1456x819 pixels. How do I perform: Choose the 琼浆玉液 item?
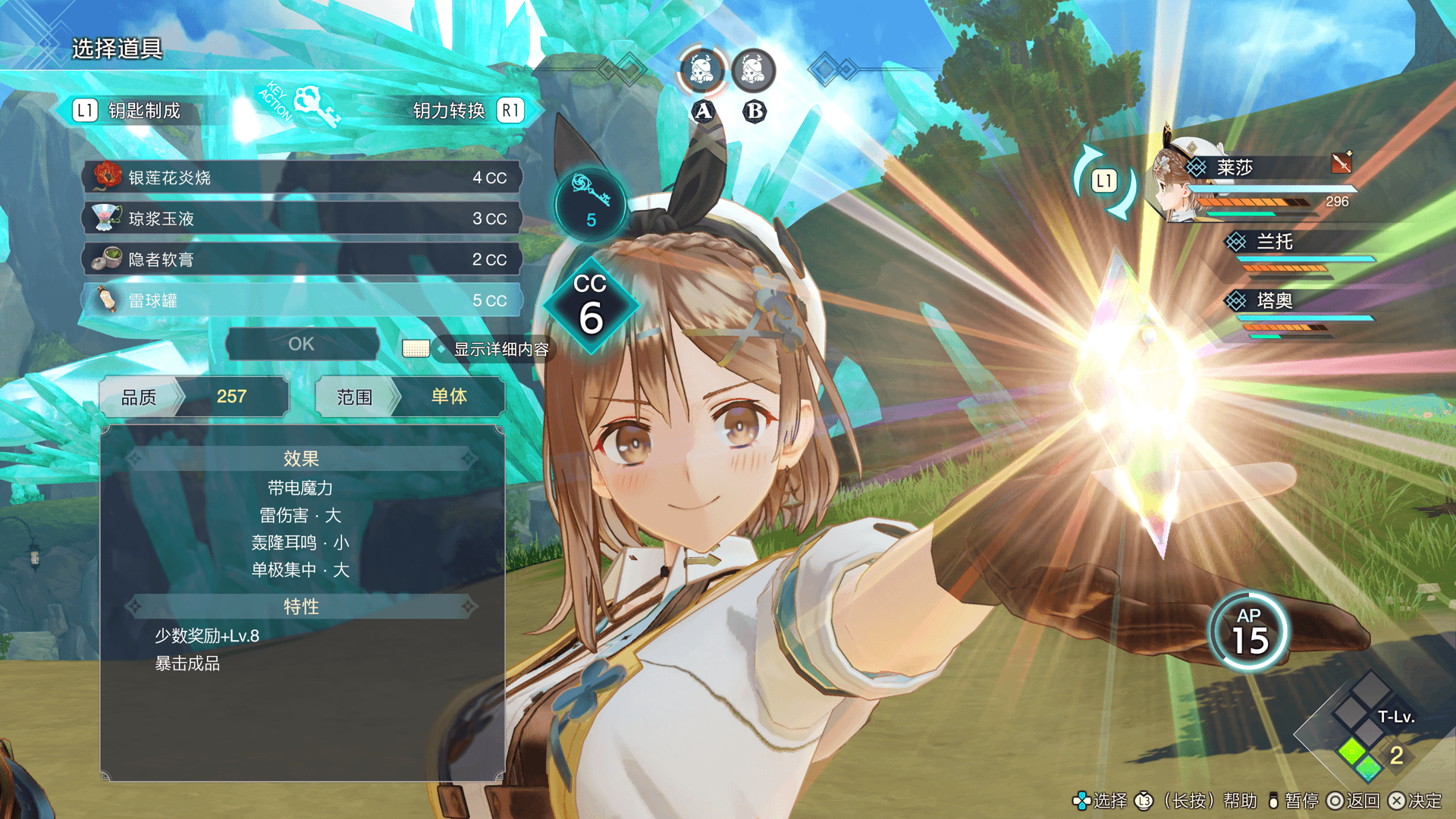coord(302,218)
